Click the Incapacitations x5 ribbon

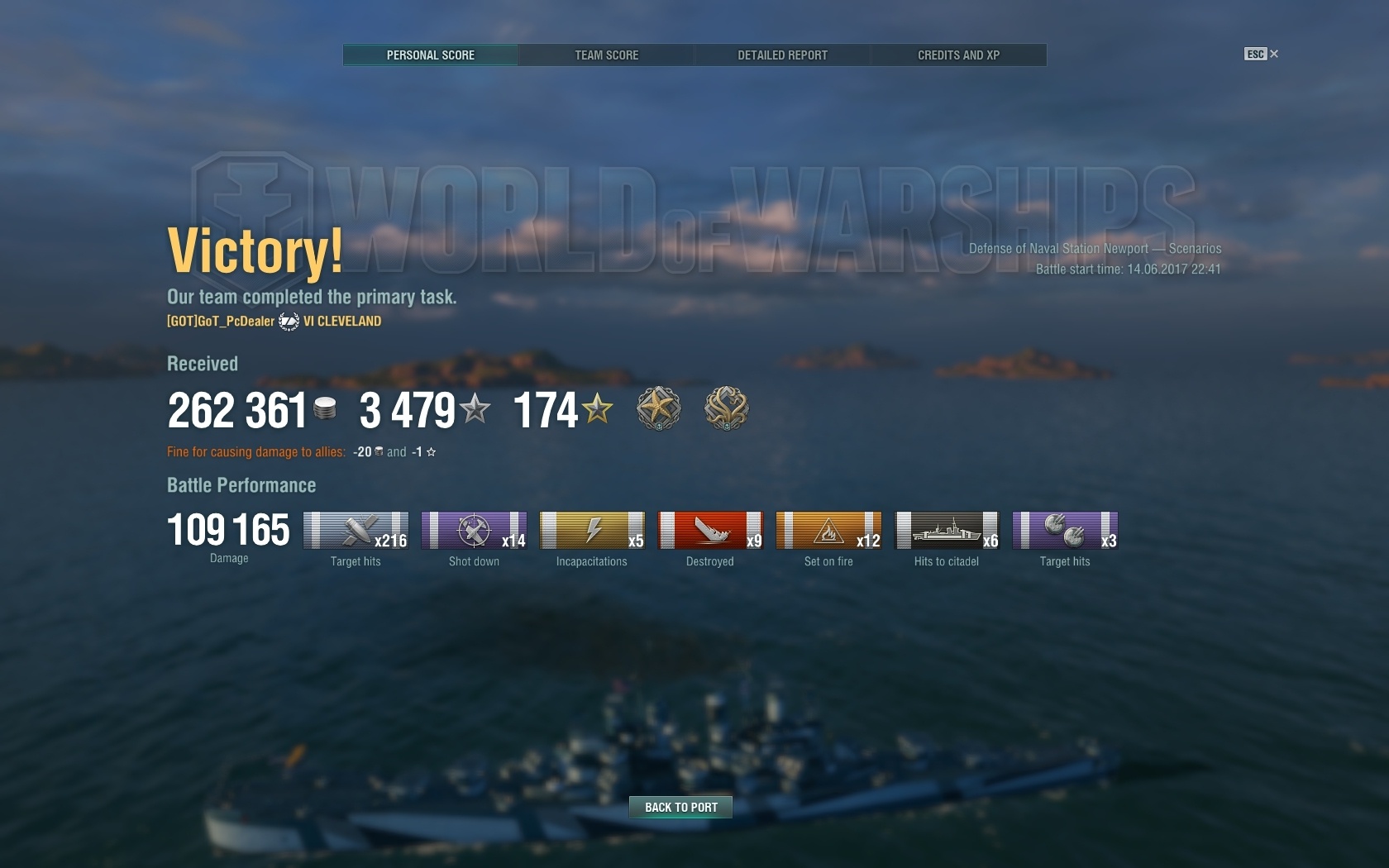point(592,531)
